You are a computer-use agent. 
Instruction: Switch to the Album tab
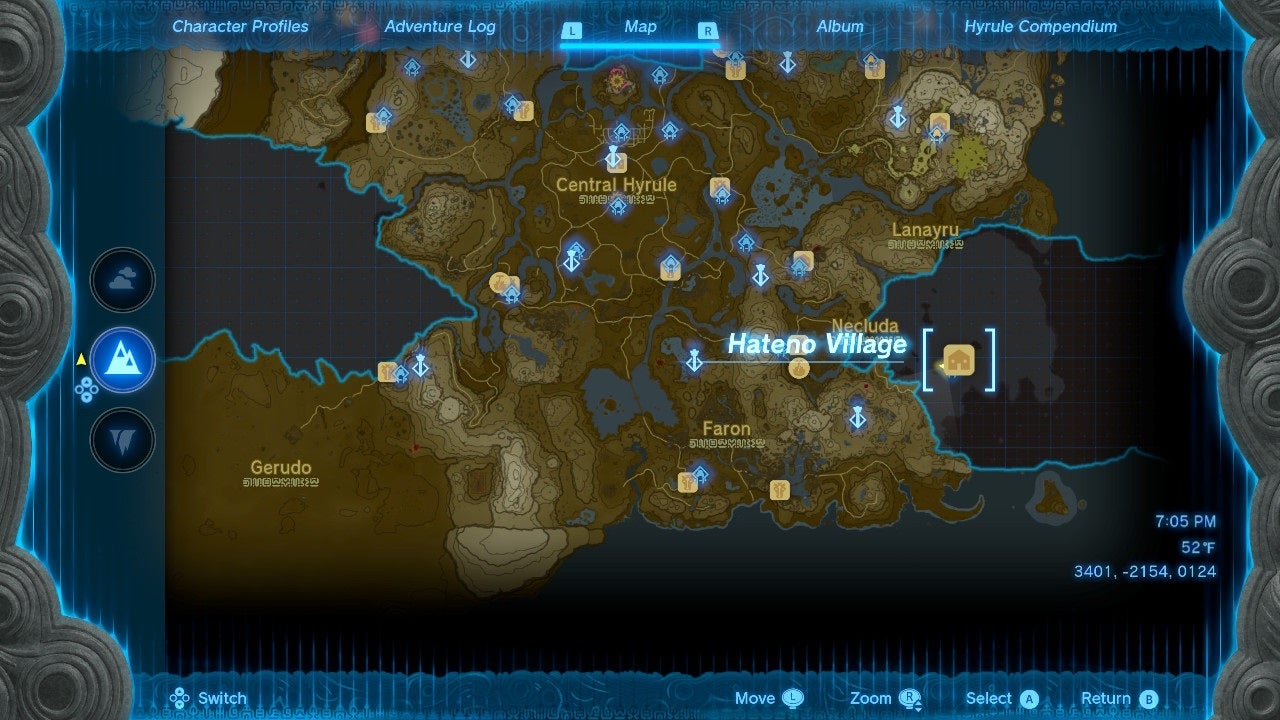pos(839,26)
